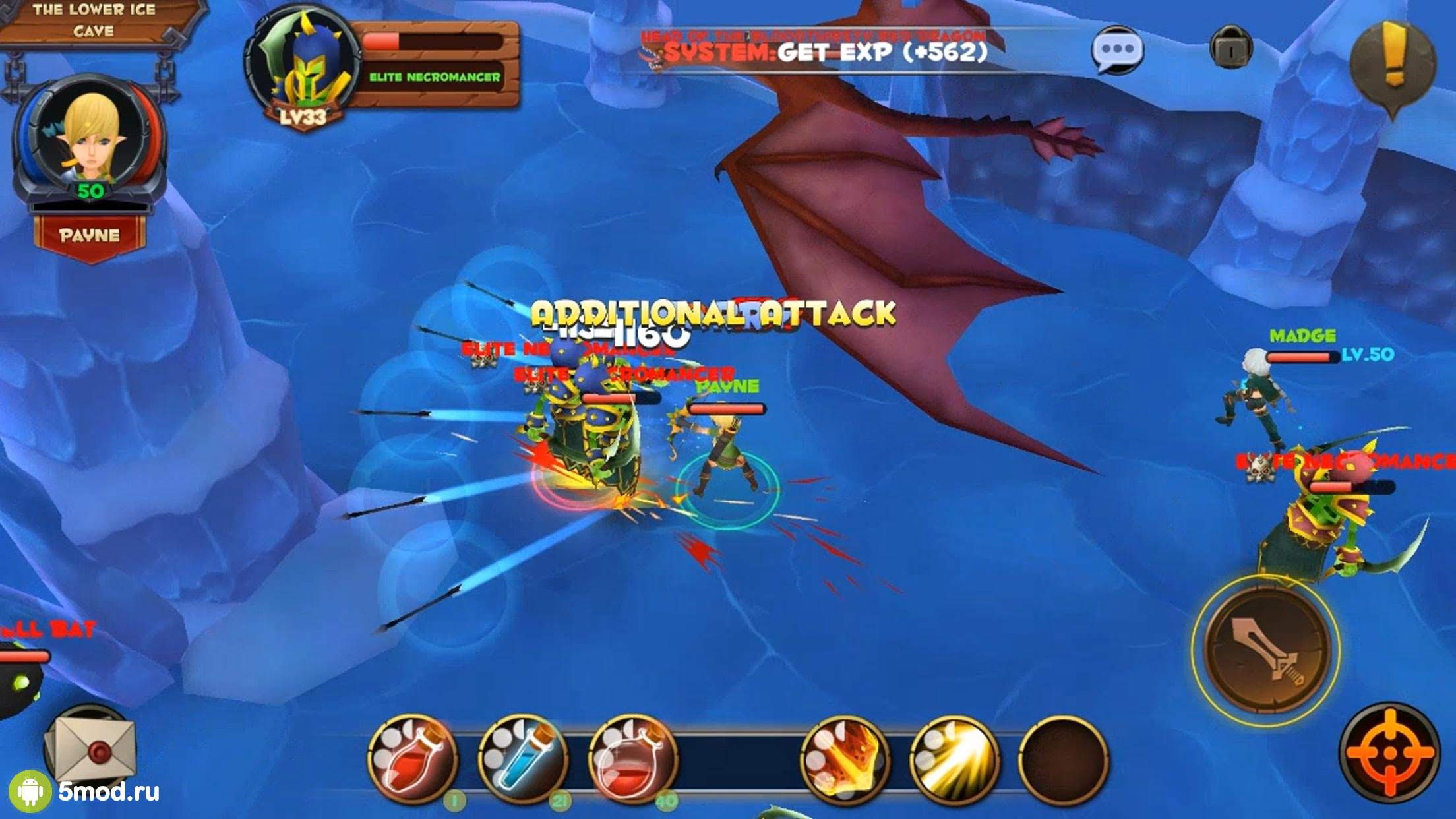
Task: Use the blue mana potion
Action: 523,758
